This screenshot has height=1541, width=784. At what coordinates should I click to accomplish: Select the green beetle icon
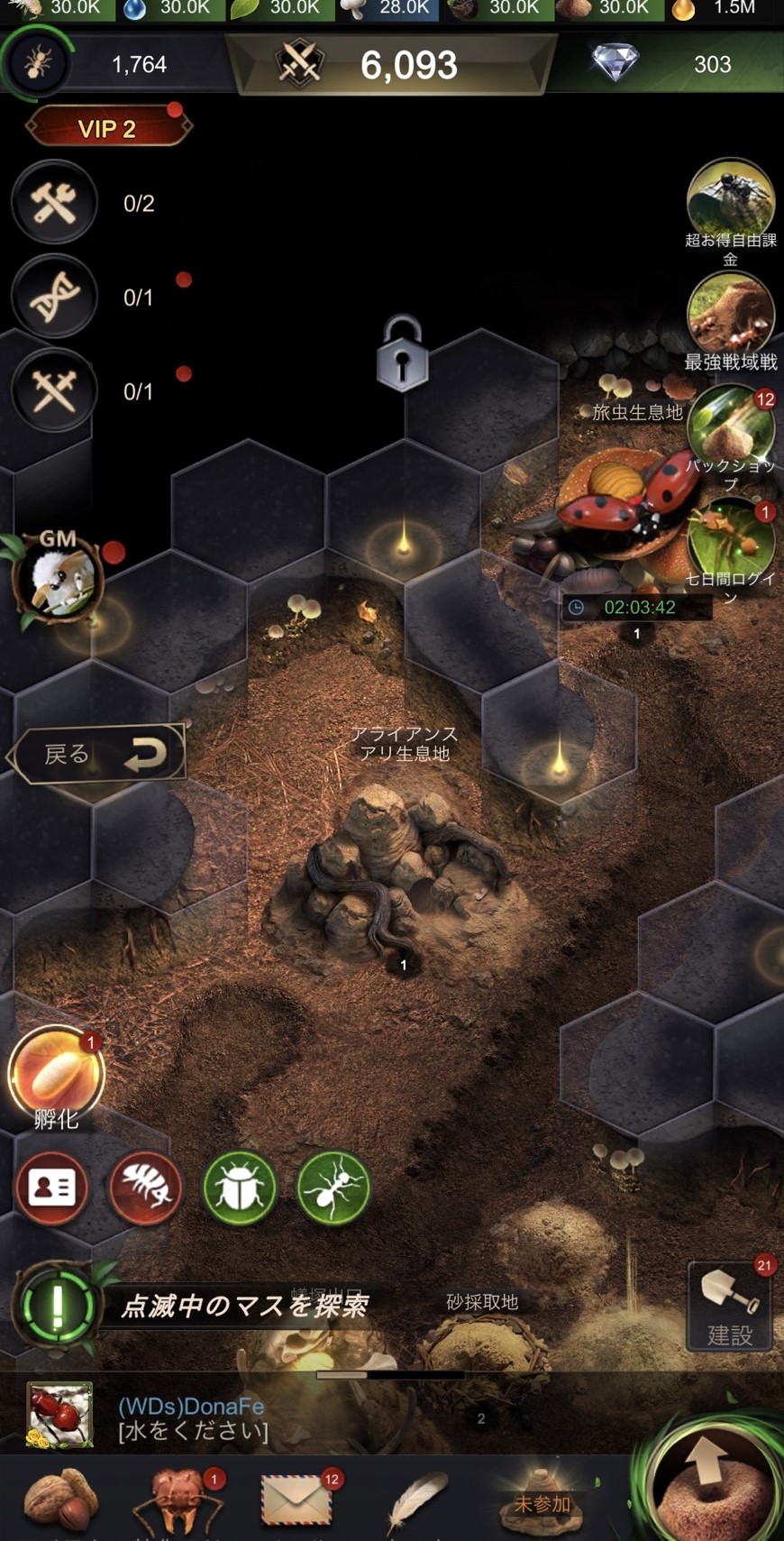tap(240, 1188)
